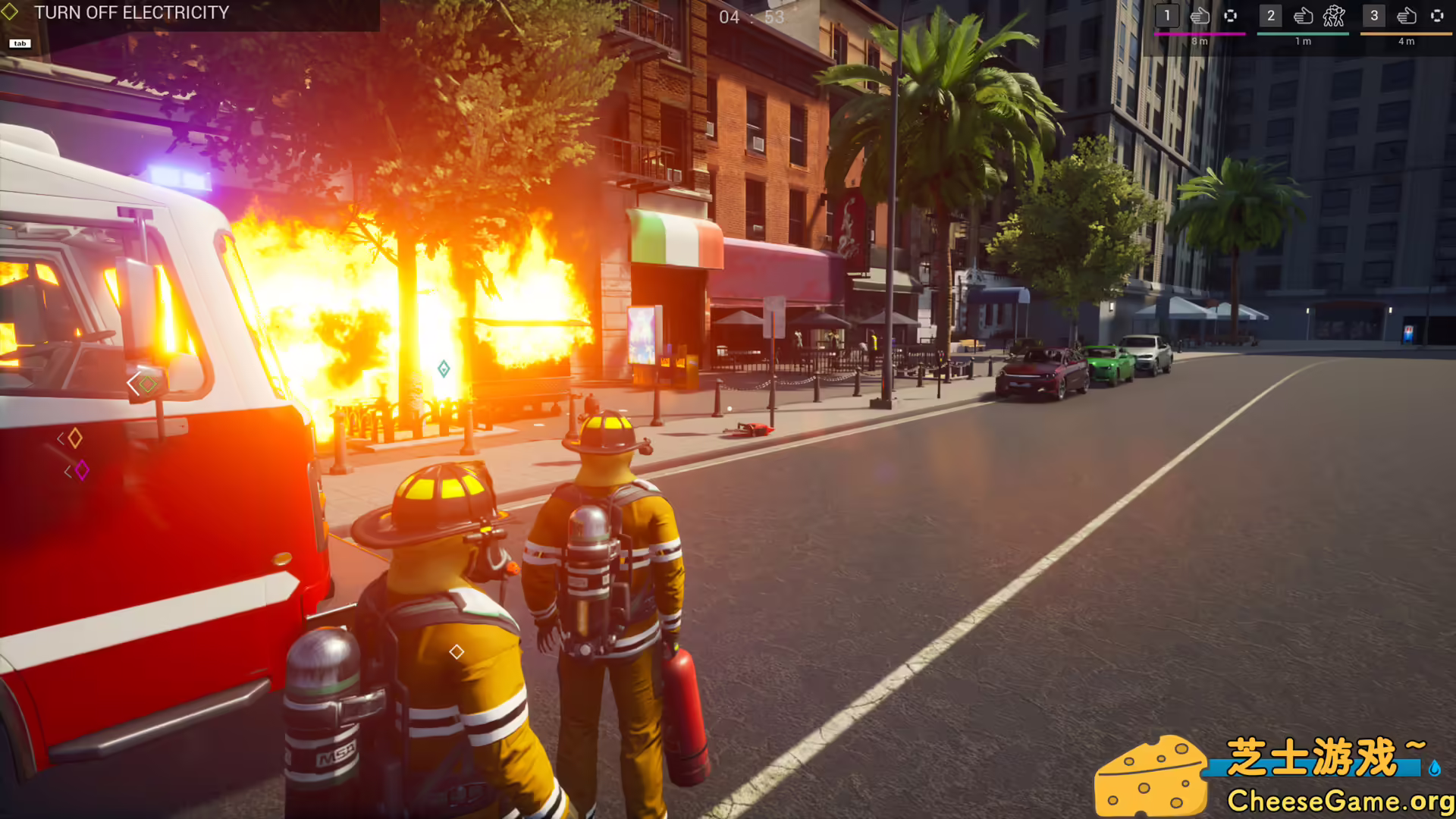
Task: Click the green diamond marker on the mirror
Action: point(146,383)
